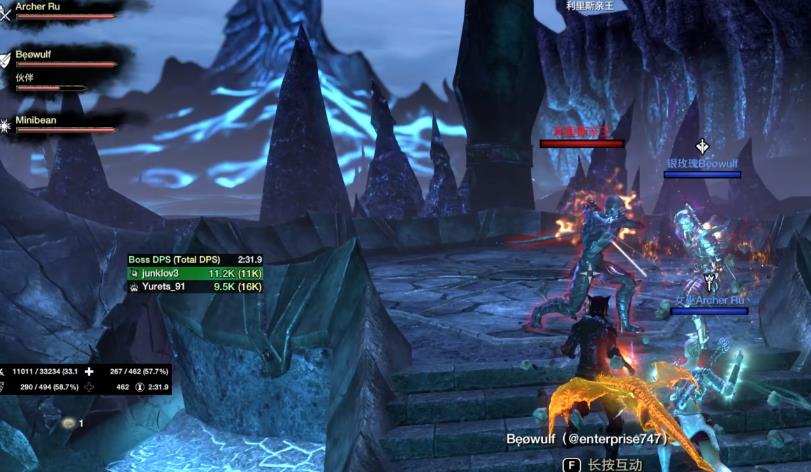Screen dimensions: 811x472
Task: Select Beowulf's group member frame
Action: [58, 59]
